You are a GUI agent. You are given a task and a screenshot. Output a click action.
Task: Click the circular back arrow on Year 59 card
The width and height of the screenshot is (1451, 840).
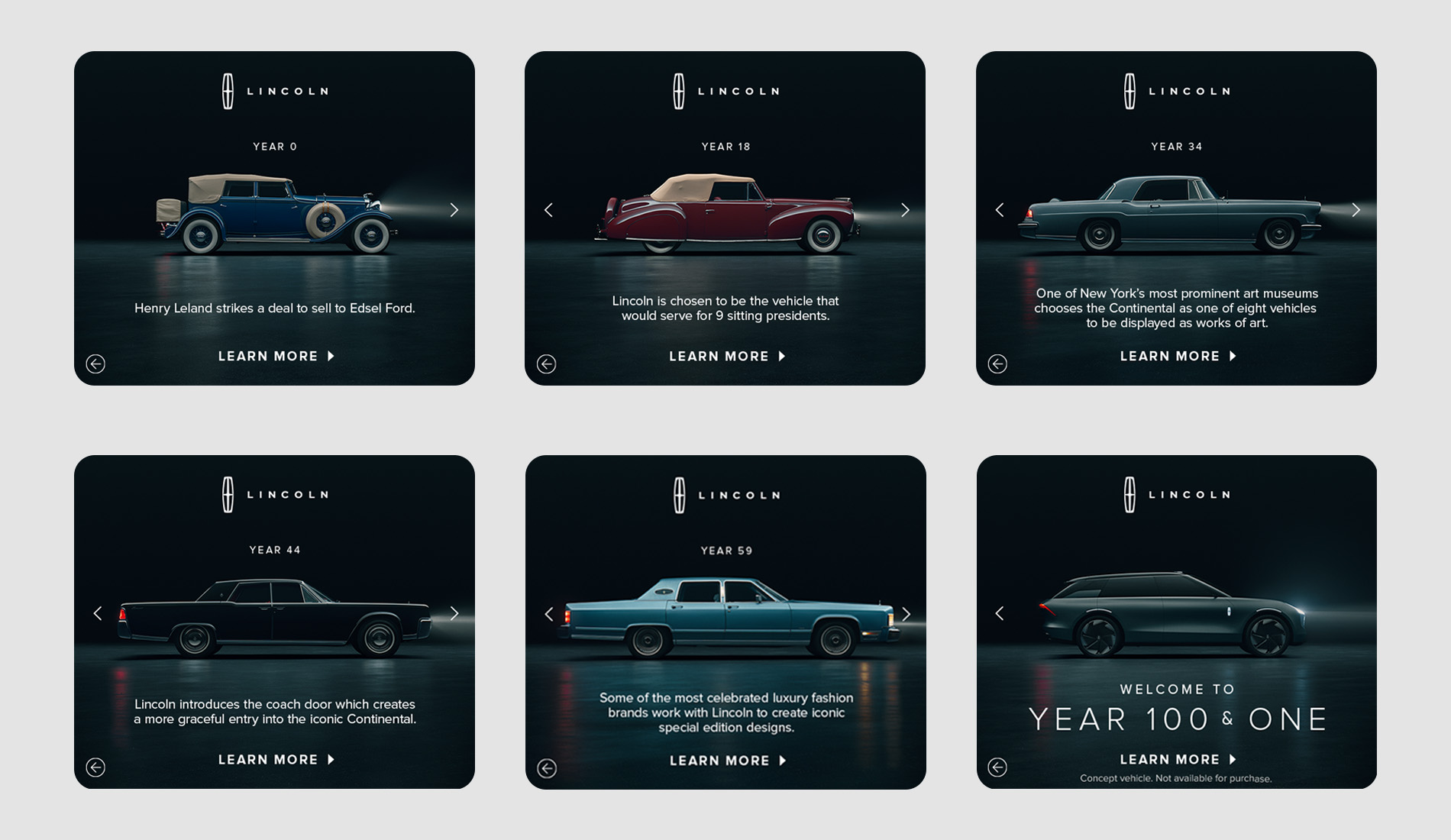tap(547, 768)
